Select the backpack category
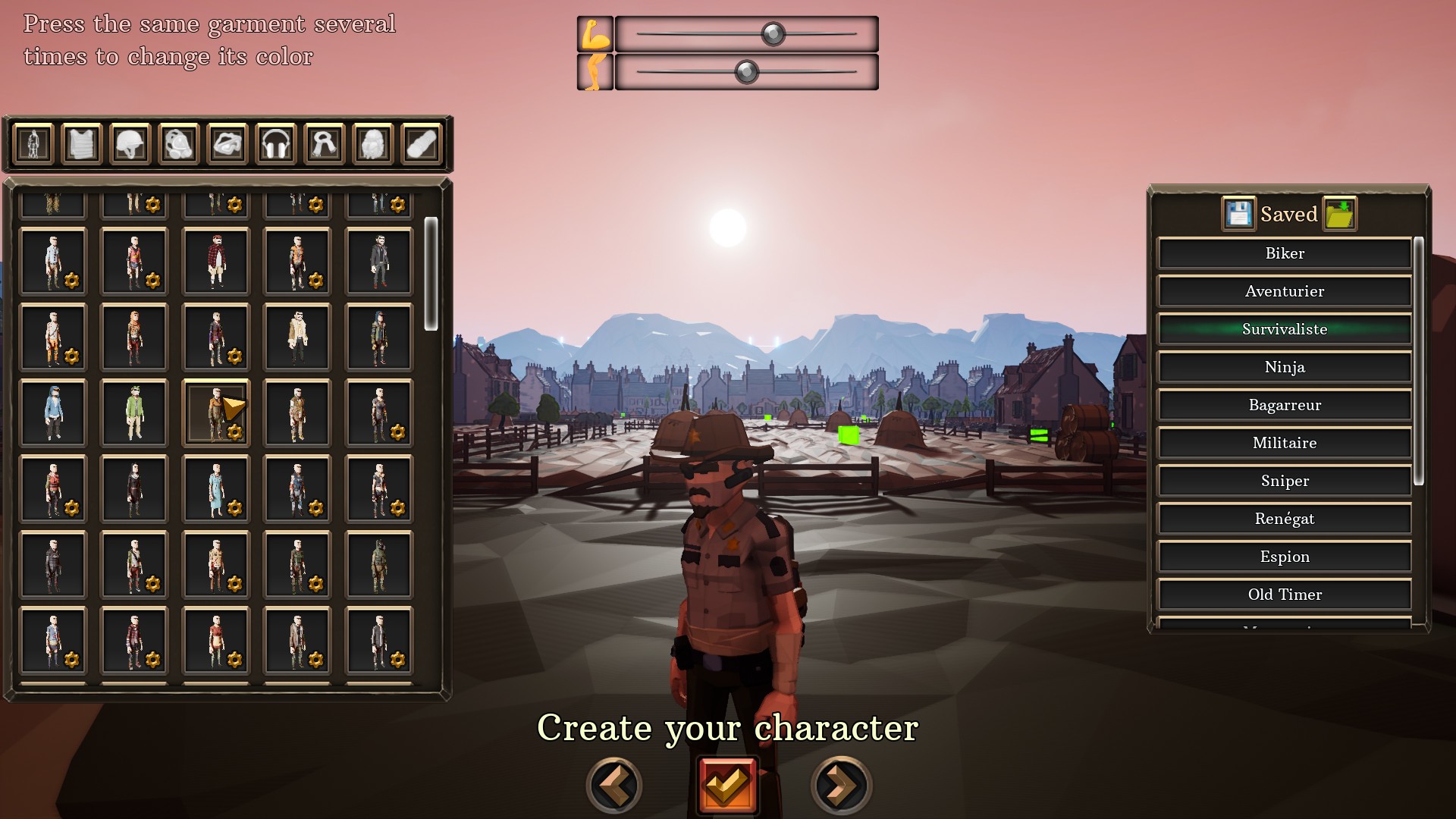This screenshot has width=1456, height=819. [372, 142]
